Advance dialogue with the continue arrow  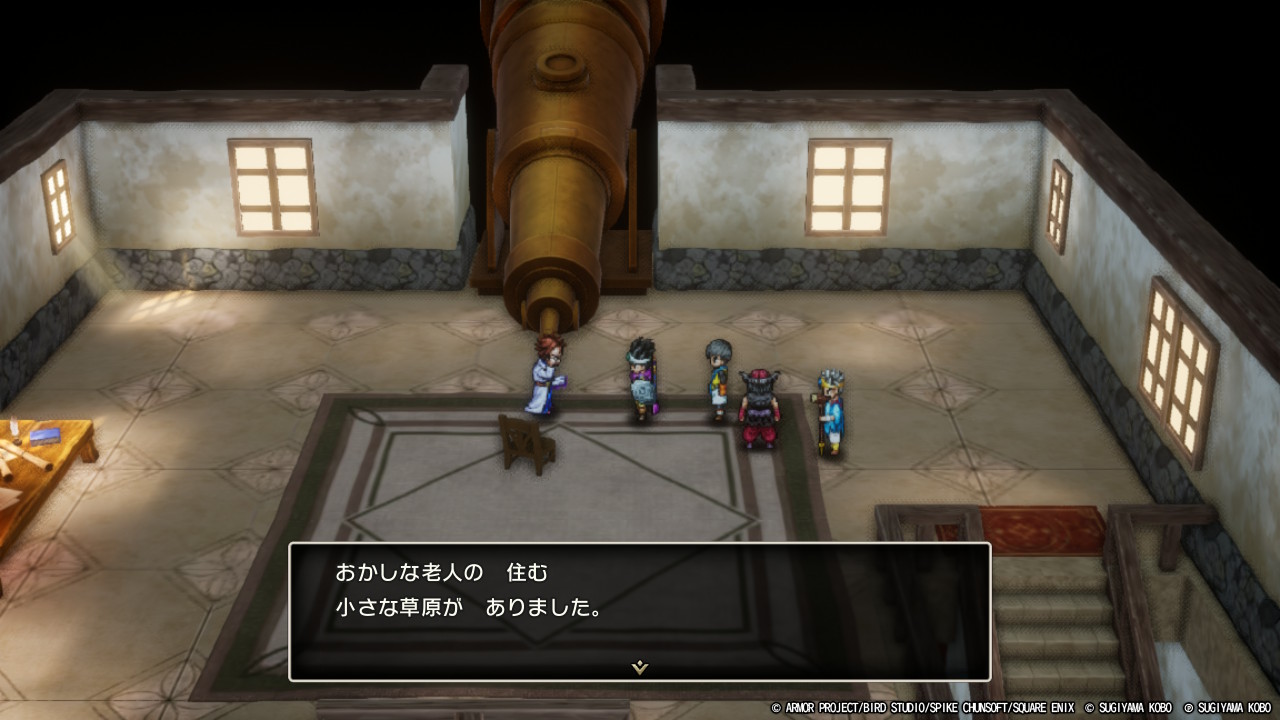pos(640,667)
